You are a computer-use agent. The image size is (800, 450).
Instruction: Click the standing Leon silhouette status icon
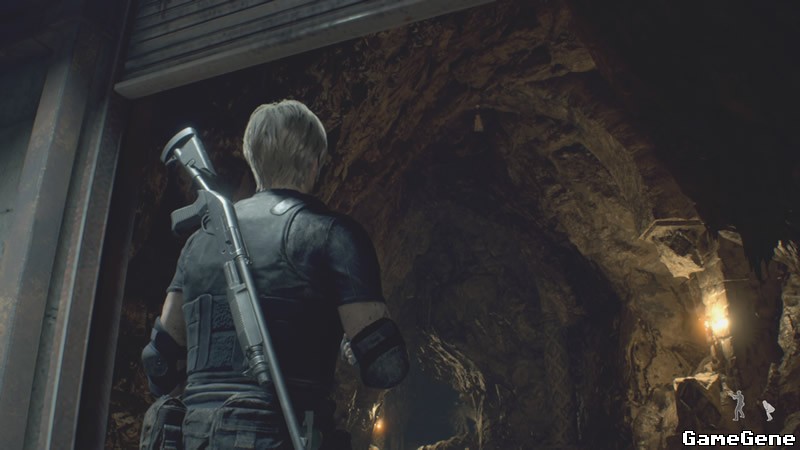[738, 405]
